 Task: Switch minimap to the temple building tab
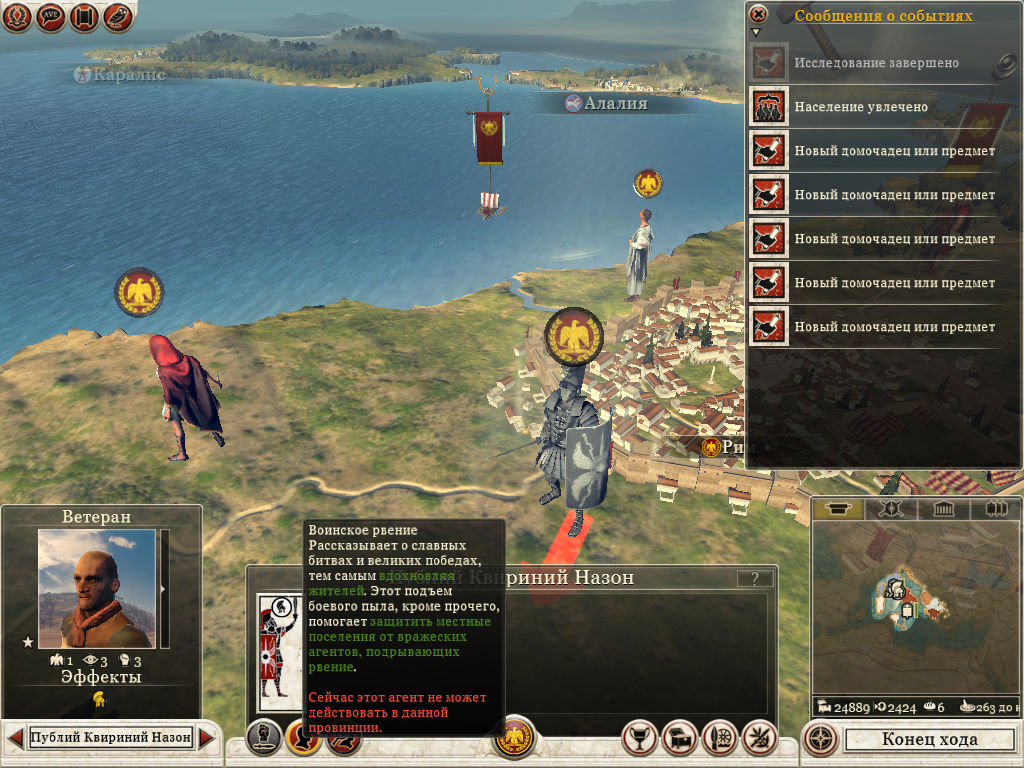point(943,509)
